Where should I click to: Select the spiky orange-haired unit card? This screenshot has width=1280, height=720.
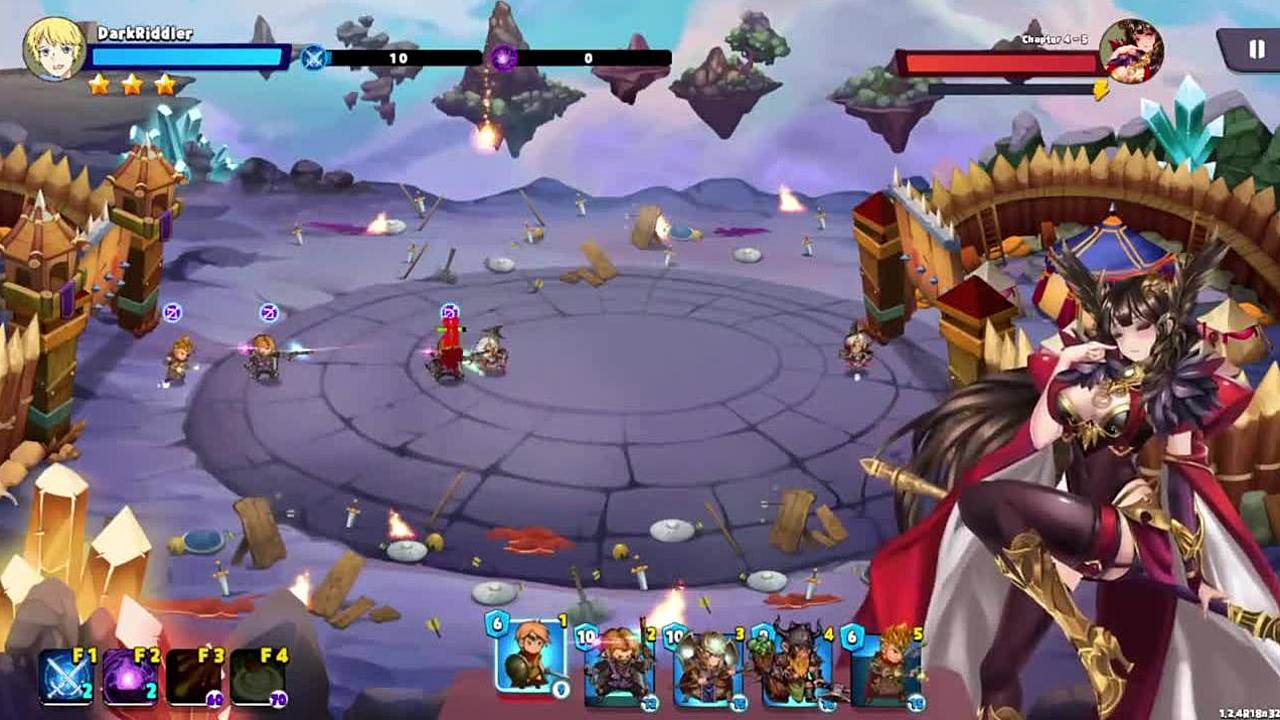(x=886, y=666)
